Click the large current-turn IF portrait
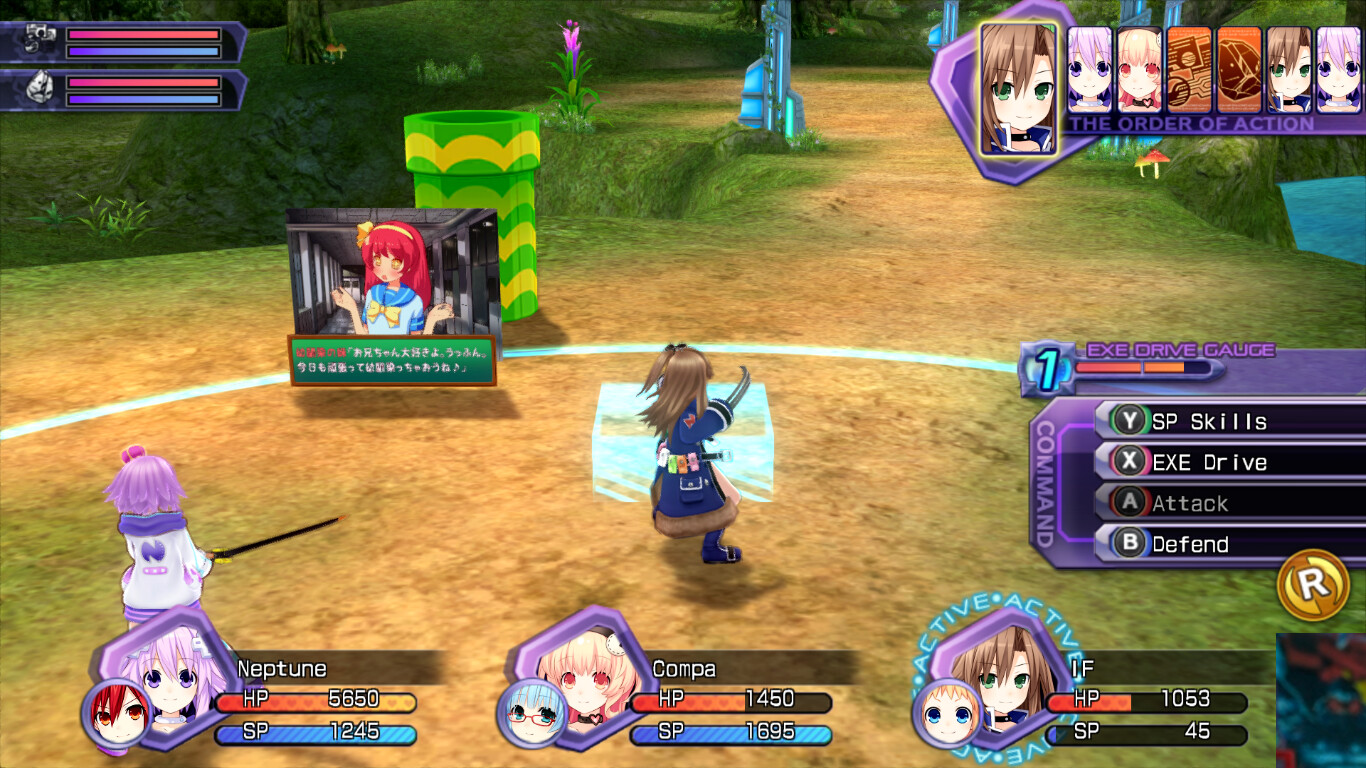 tap(1018, 88)
